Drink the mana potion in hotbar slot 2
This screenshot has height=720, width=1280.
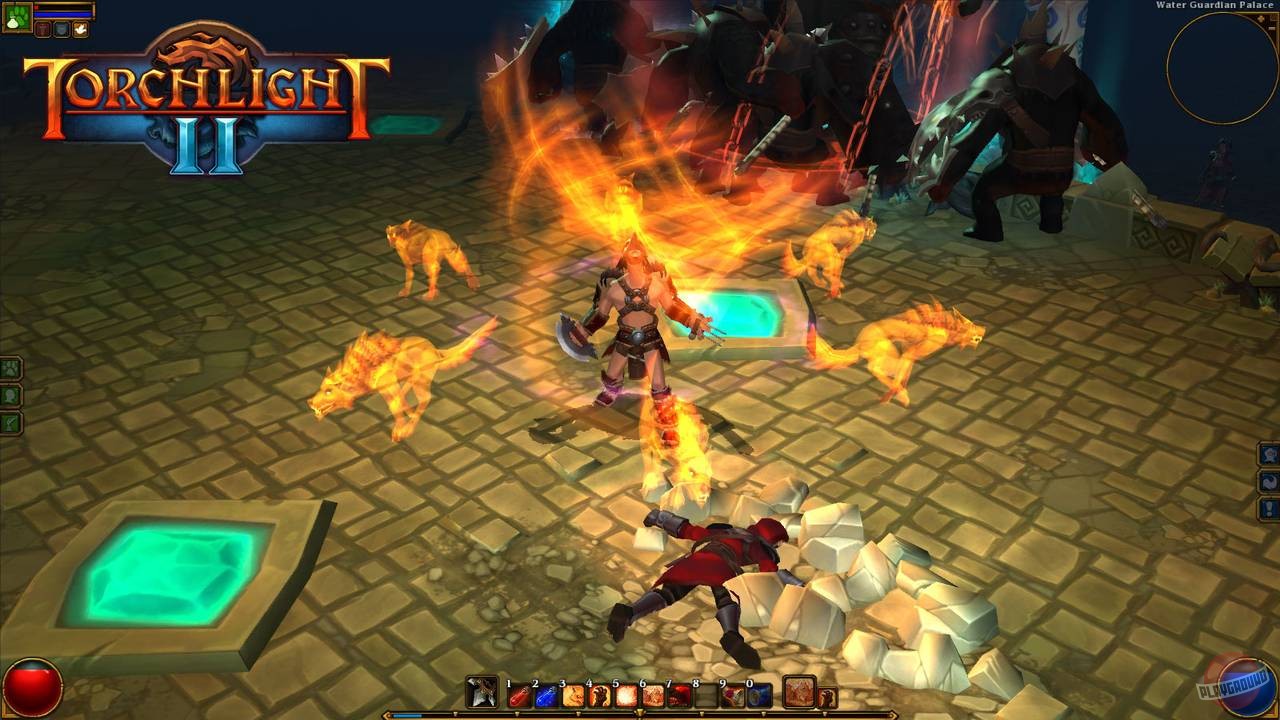click(x=544, y=694)
